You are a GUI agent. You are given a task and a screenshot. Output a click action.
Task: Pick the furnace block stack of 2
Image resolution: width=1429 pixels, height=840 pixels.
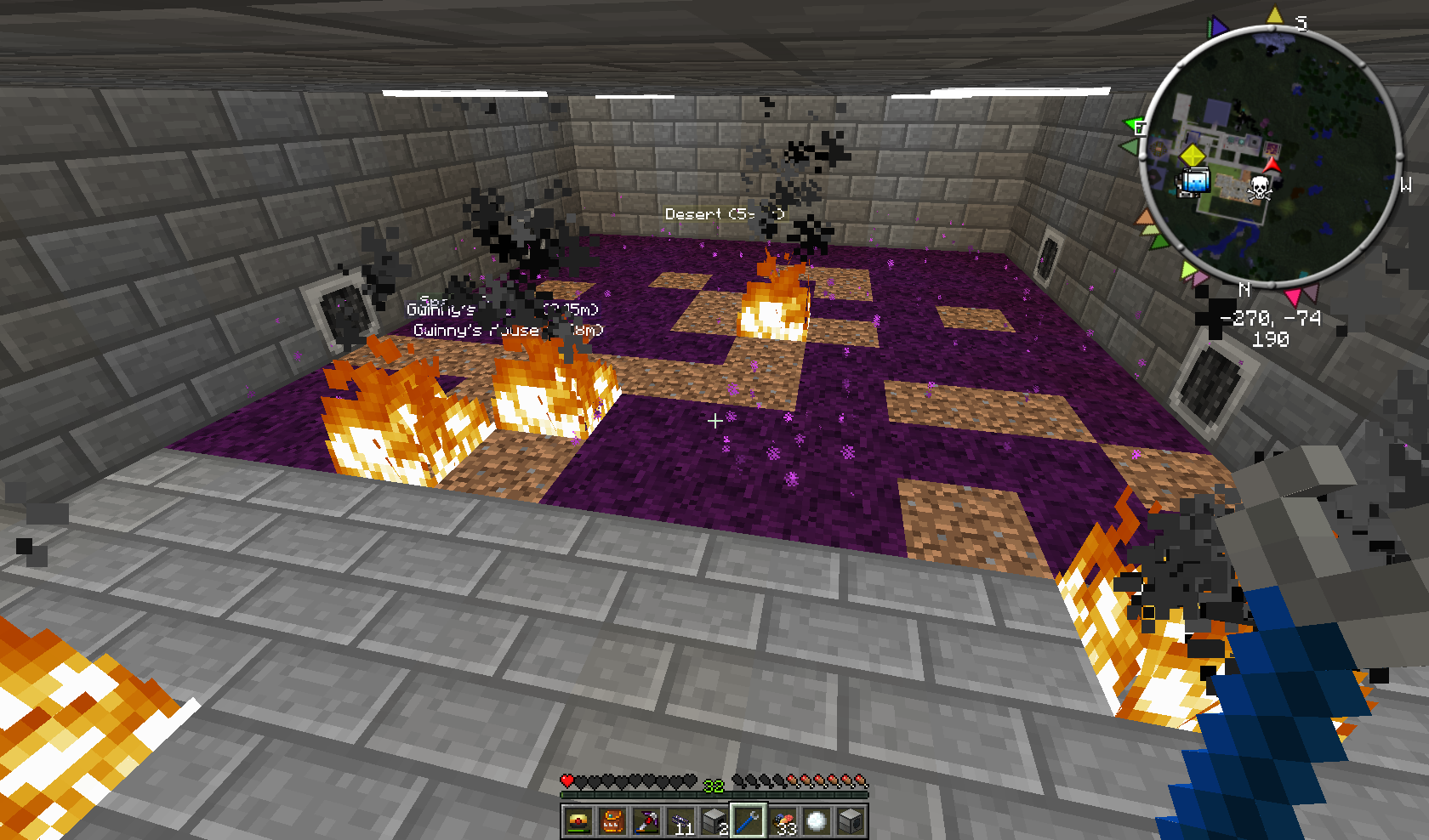tap(714, 821)
